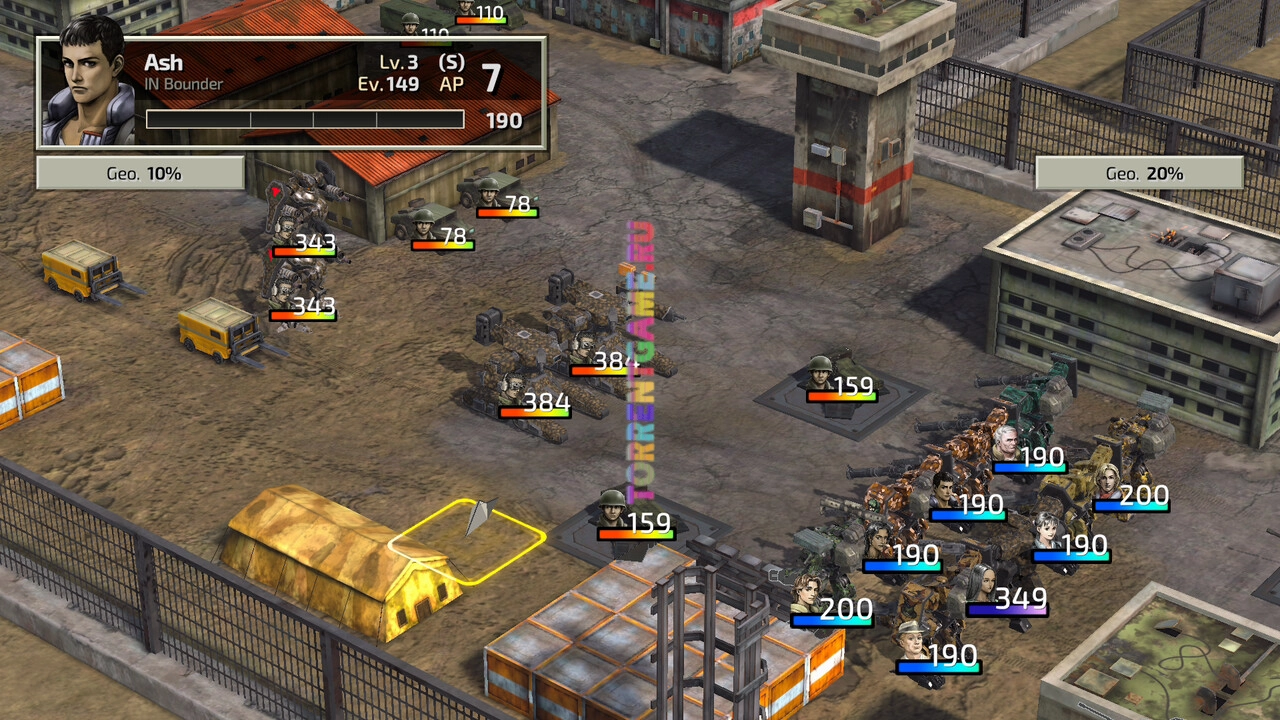The height and width of the screenshot is (720, 1280).
Task: Select the hat-wearing pilot's 190 HP unit
Action: tap(911, 641)
